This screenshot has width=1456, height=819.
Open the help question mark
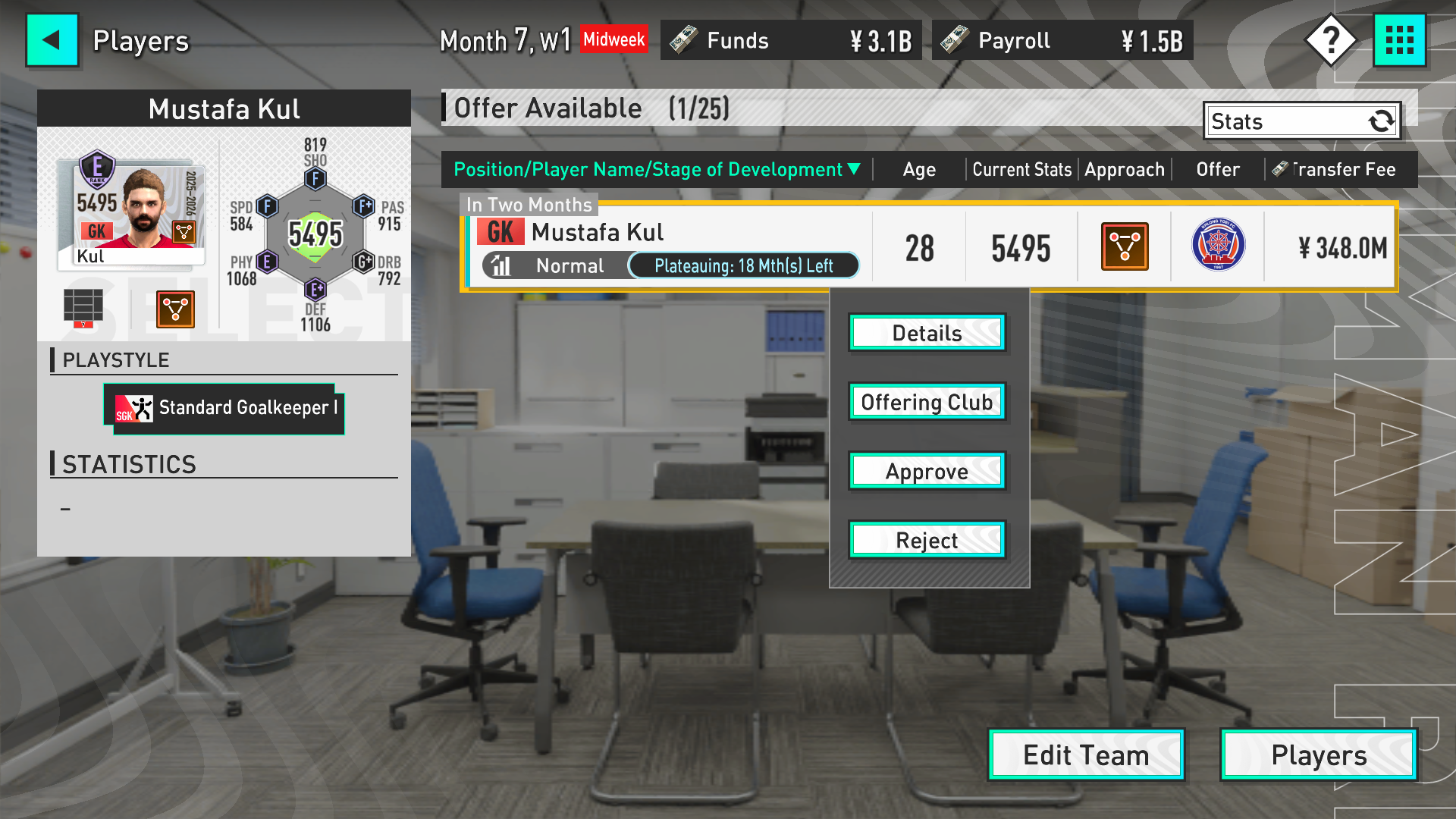pyautogui.click(x=1330, y=40)
